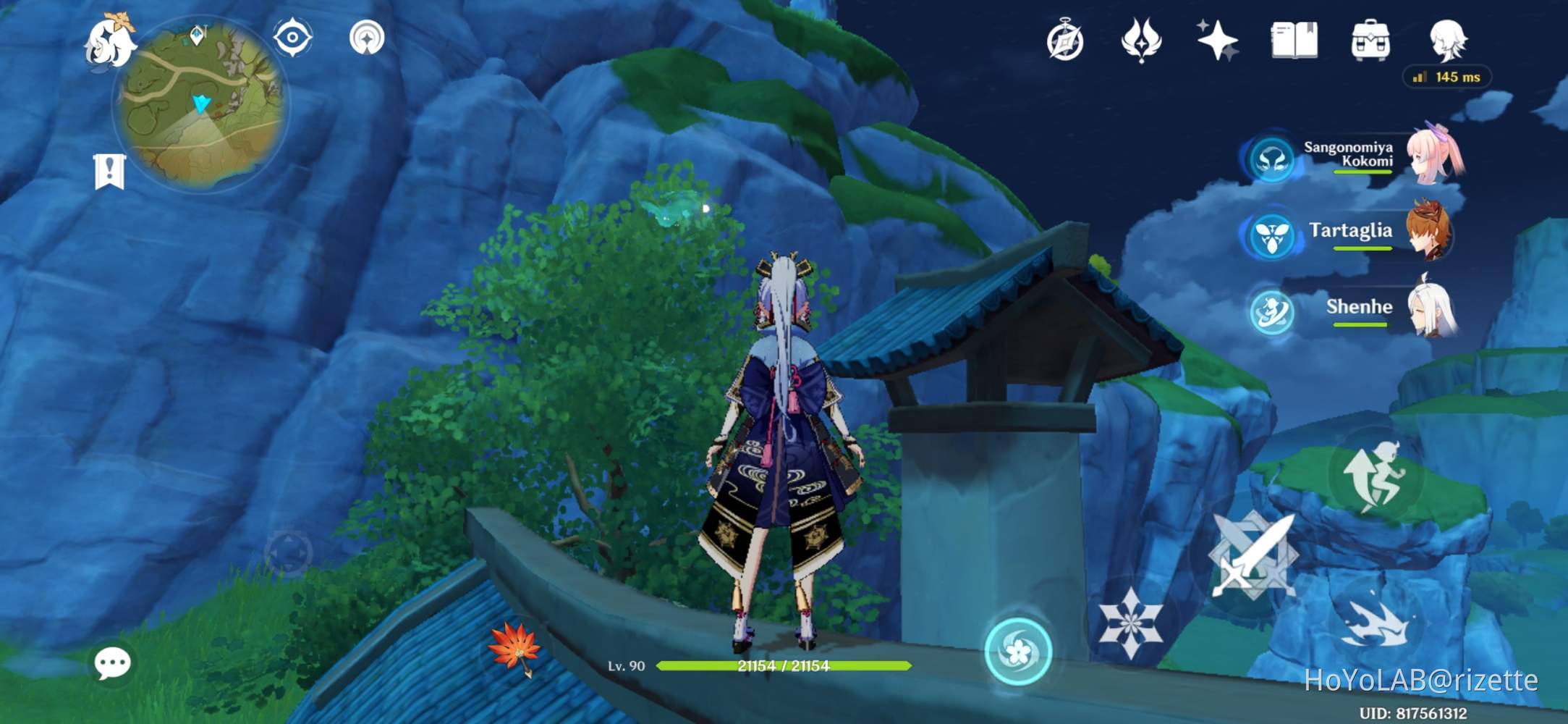The width and height of the screenshot is (1568, 724).
Task: Open the Battle Pass wings icon
Action: [1140, 41]
